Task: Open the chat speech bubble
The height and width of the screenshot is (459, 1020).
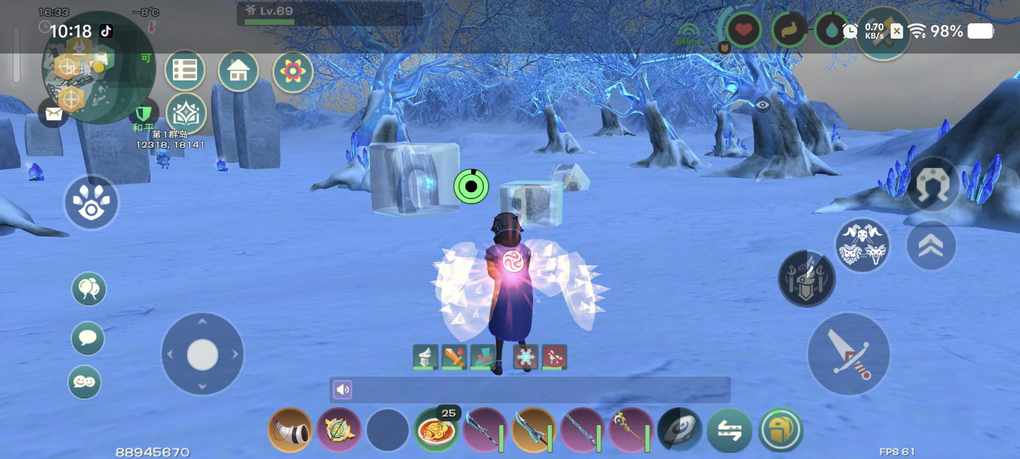Action: (x=88, y=337)
